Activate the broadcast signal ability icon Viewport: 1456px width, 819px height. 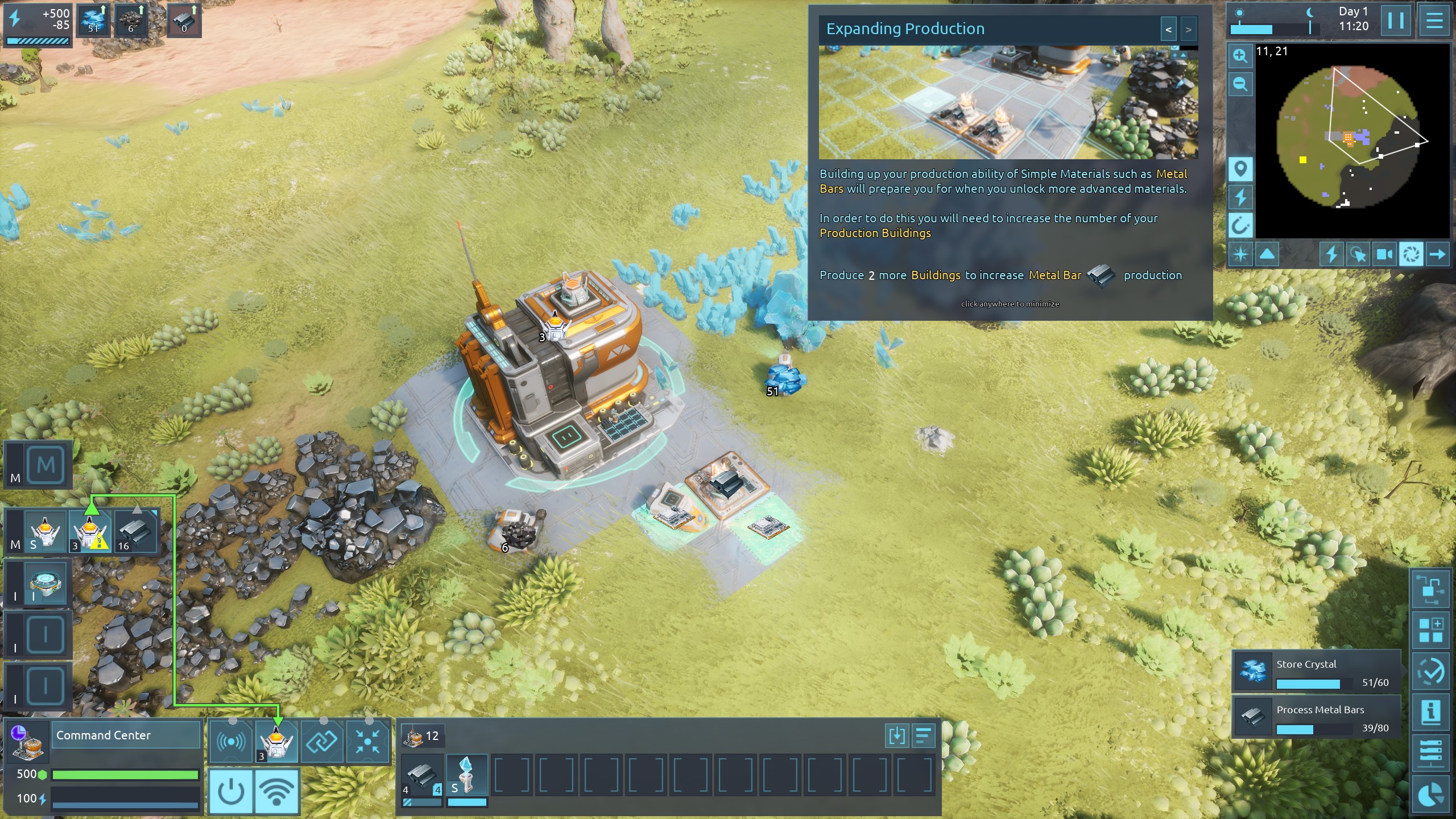pos(231,742)
